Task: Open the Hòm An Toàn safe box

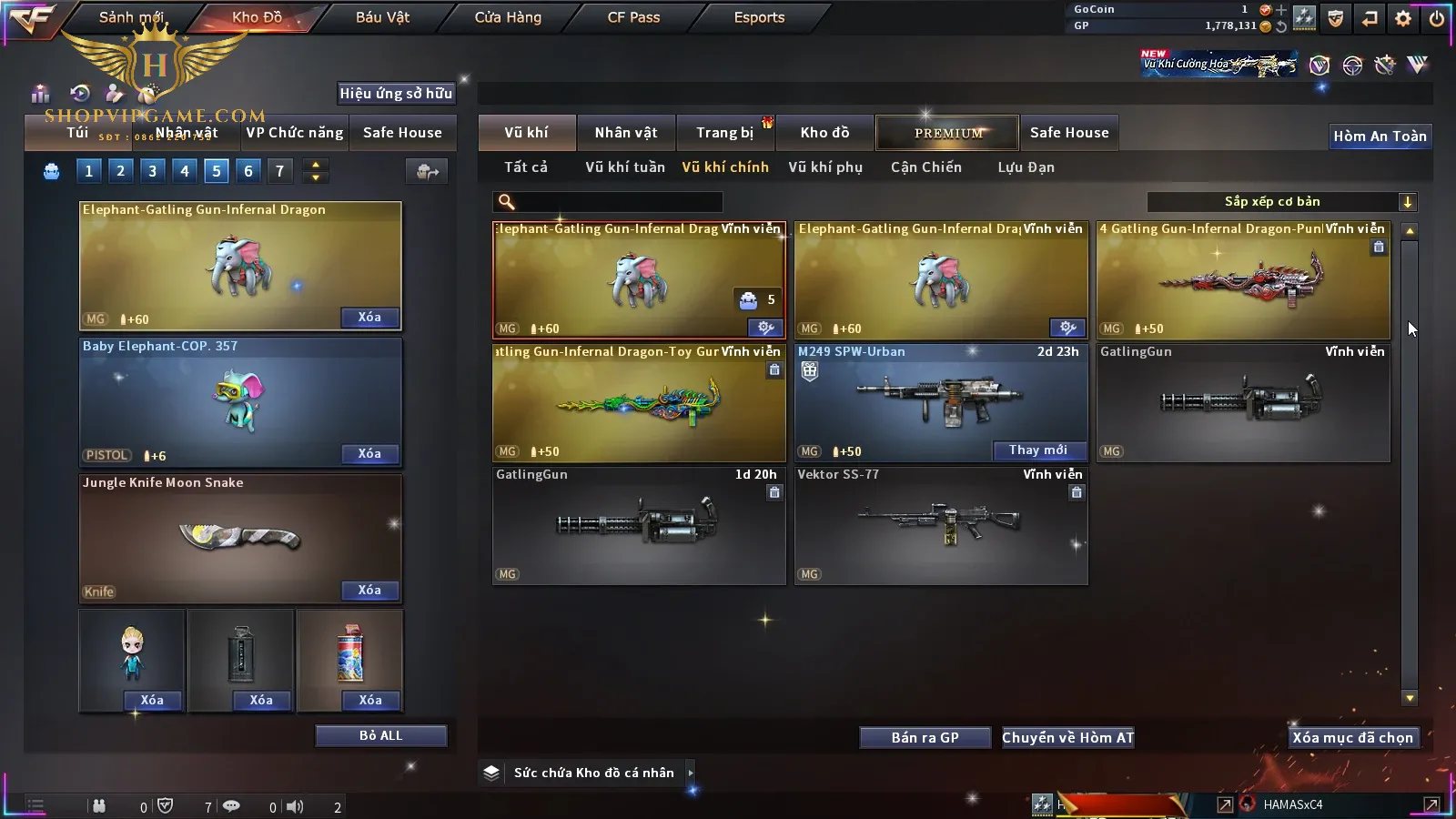Action: pos(1380,136)
